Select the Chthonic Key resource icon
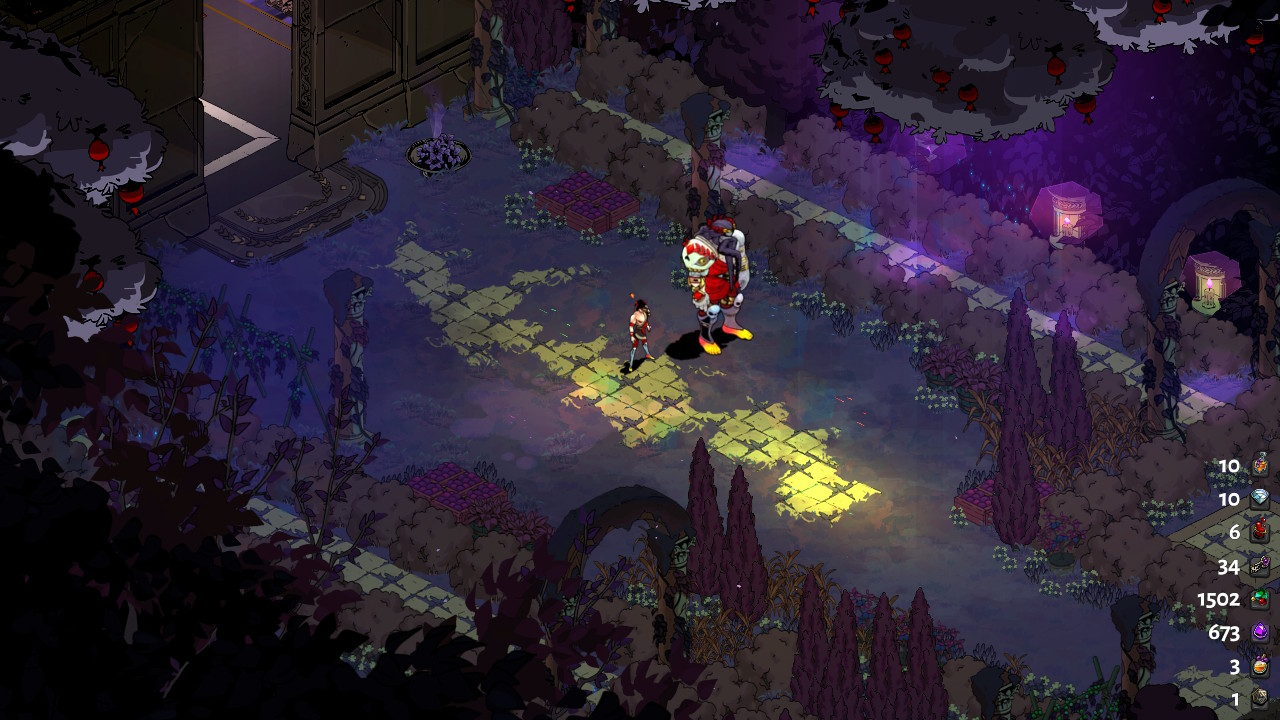The width and height of the screenshot is (1280, 720). [1260, 566]
